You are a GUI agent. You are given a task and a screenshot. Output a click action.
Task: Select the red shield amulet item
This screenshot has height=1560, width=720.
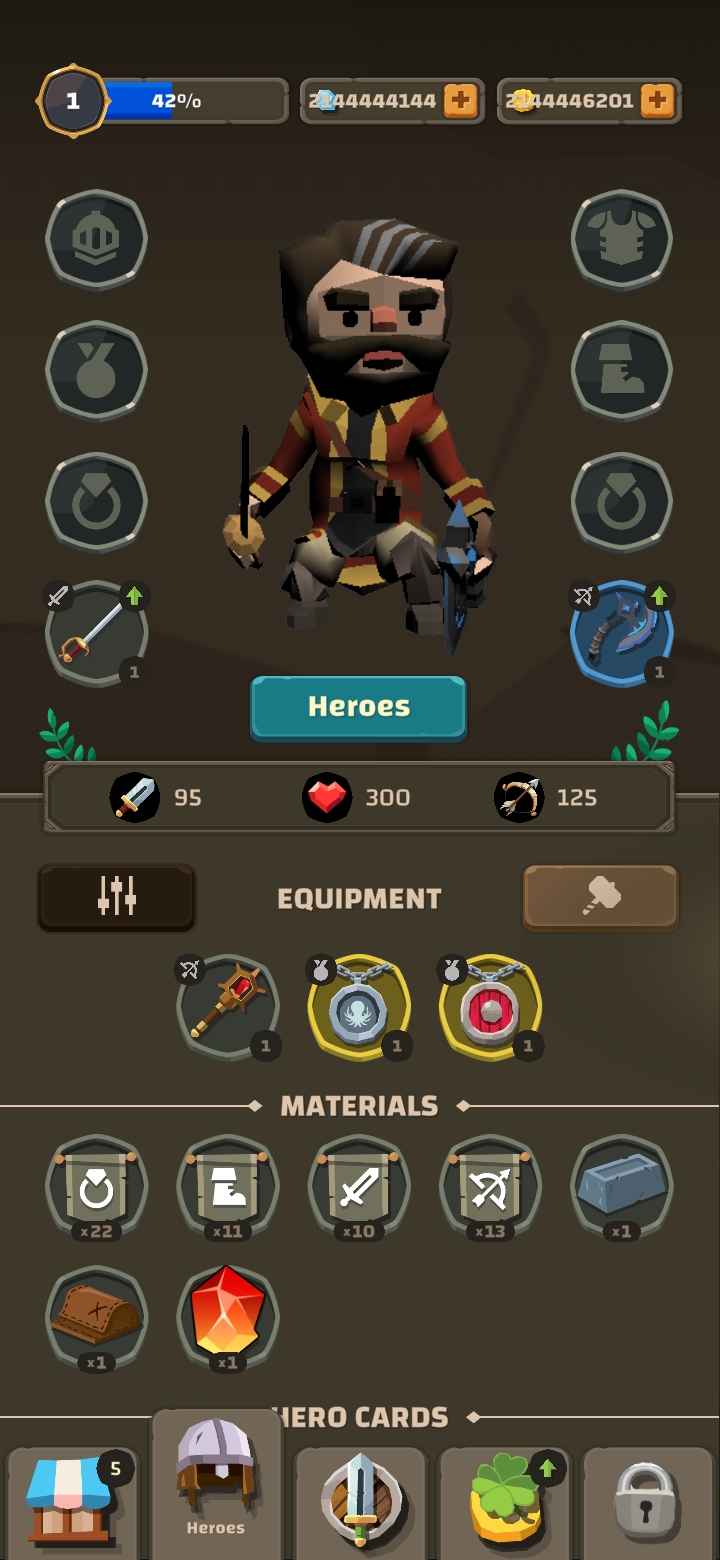click(490, 1007)
